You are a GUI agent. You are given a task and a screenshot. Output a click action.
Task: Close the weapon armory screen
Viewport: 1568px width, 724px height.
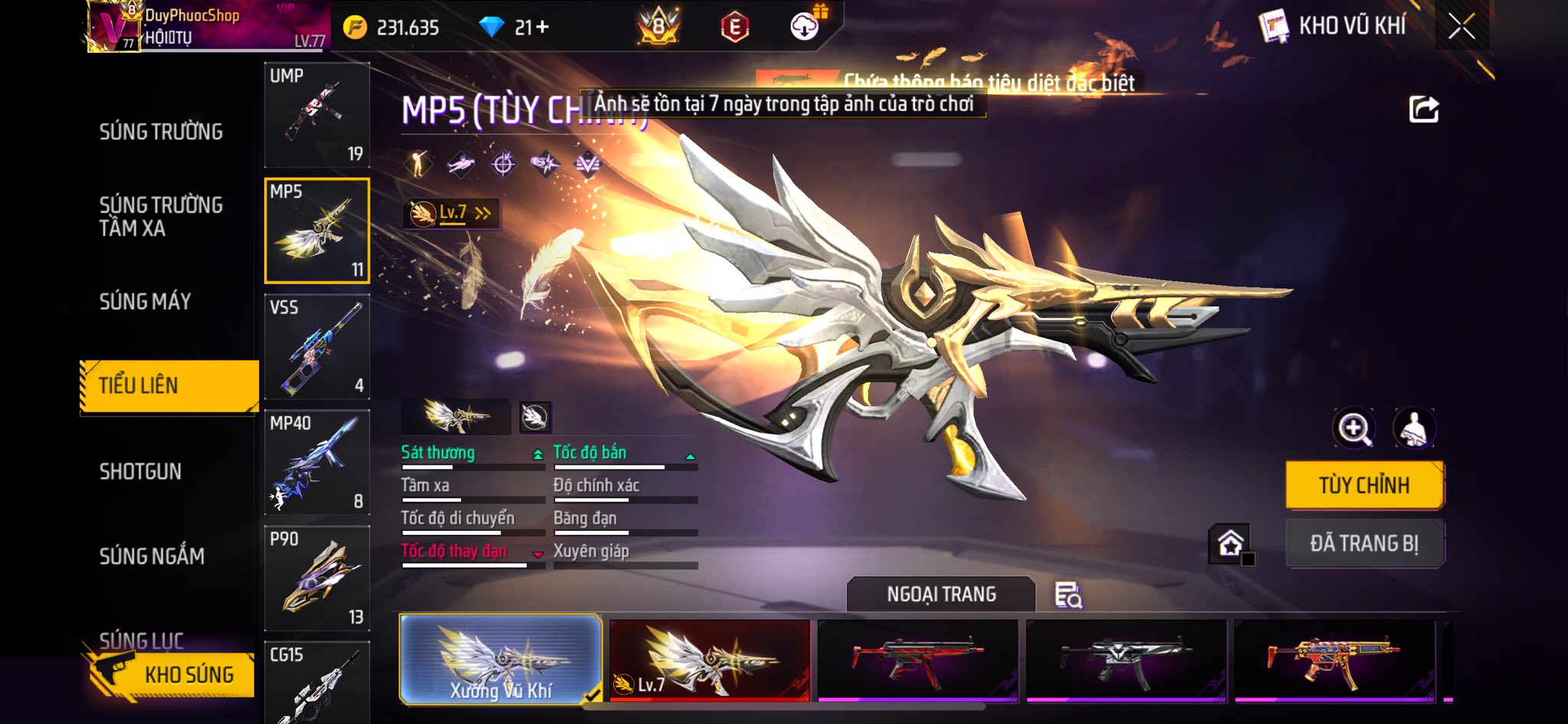pyautogui.click(x=1461, y=27)
